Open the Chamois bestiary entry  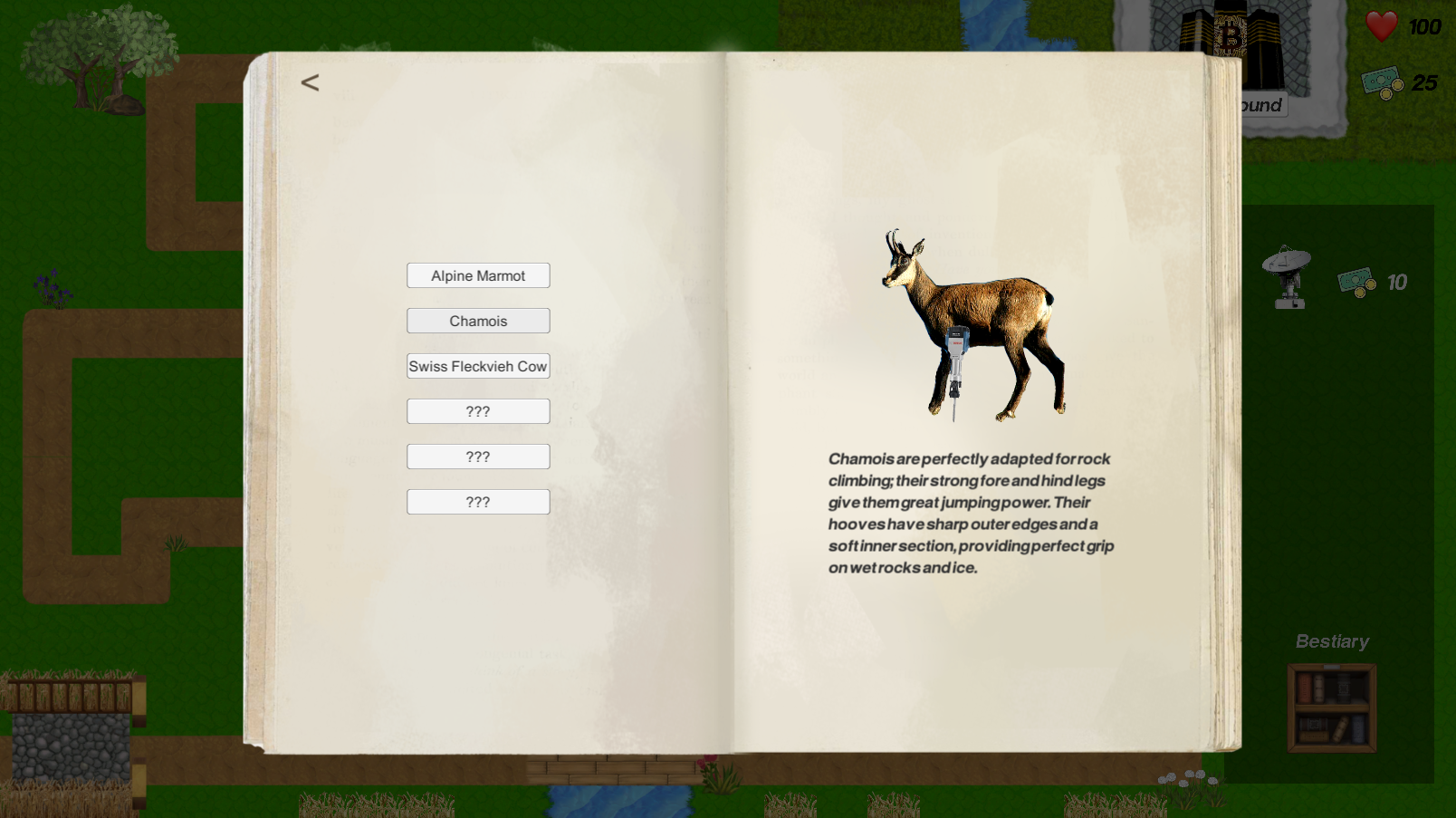coord(478,321)
